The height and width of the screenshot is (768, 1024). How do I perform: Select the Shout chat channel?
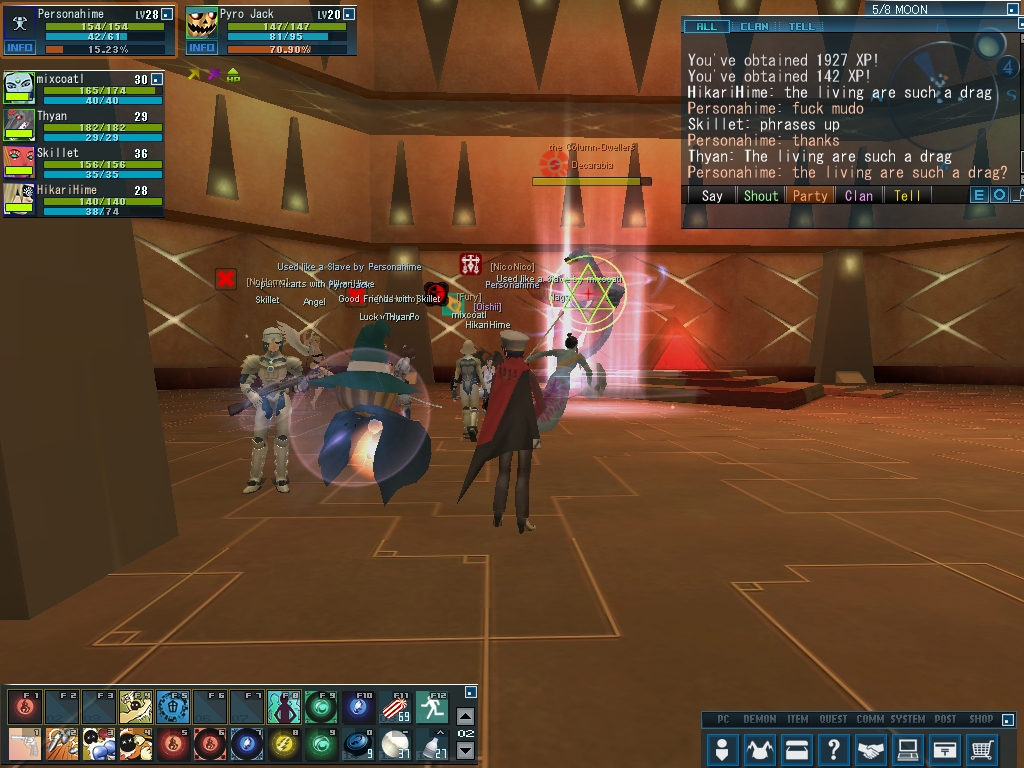point(760,196)
